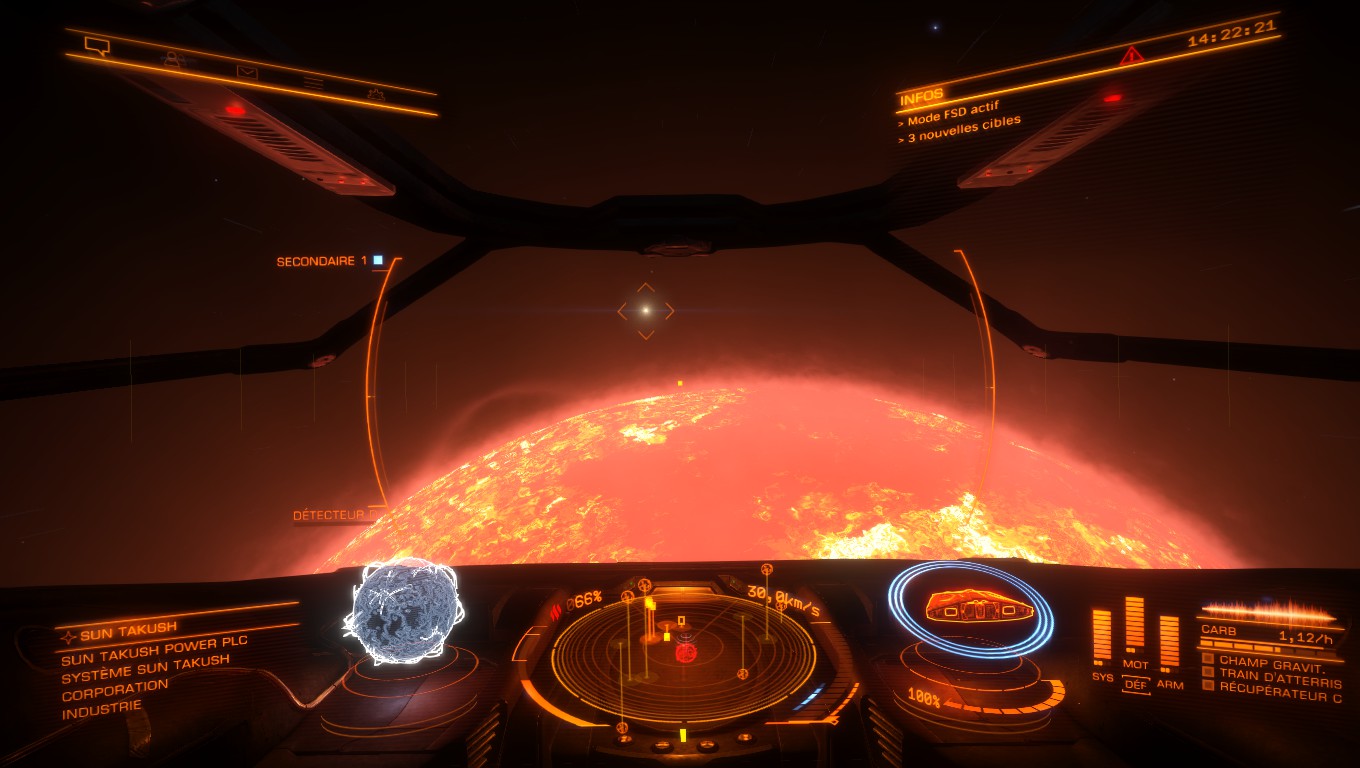Open the envelope inbox tab

246,71
